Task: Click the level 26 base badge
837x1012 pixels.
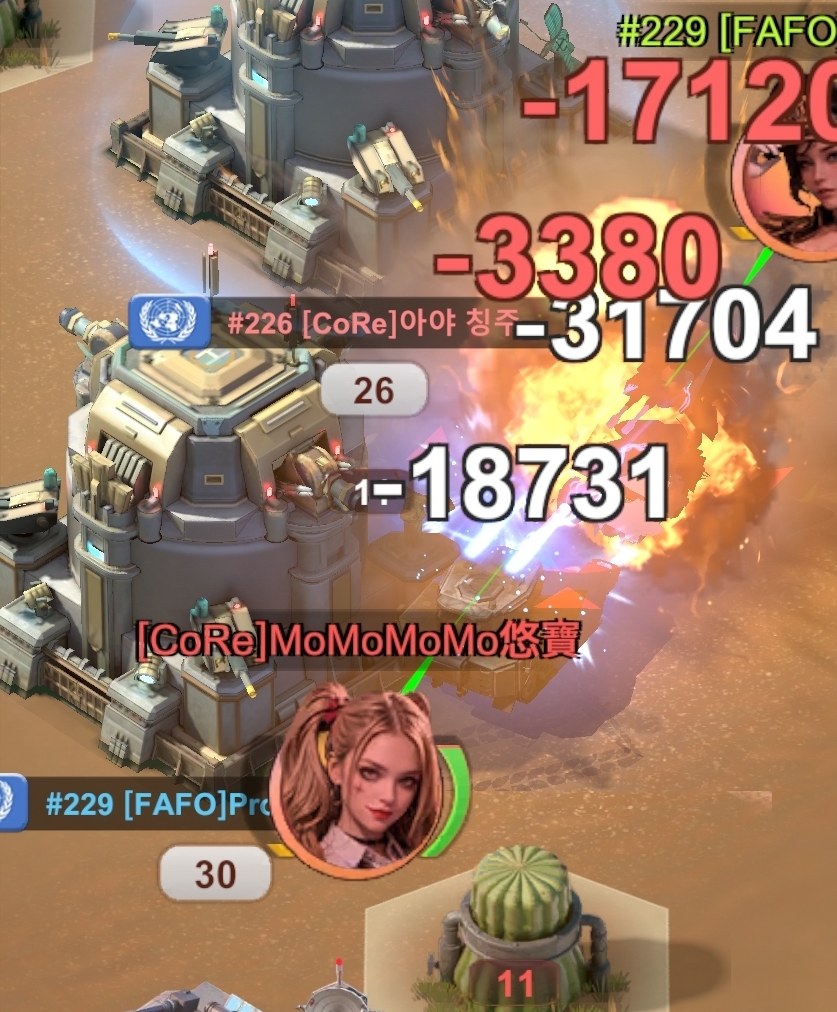Action: [x=373, y=391]
